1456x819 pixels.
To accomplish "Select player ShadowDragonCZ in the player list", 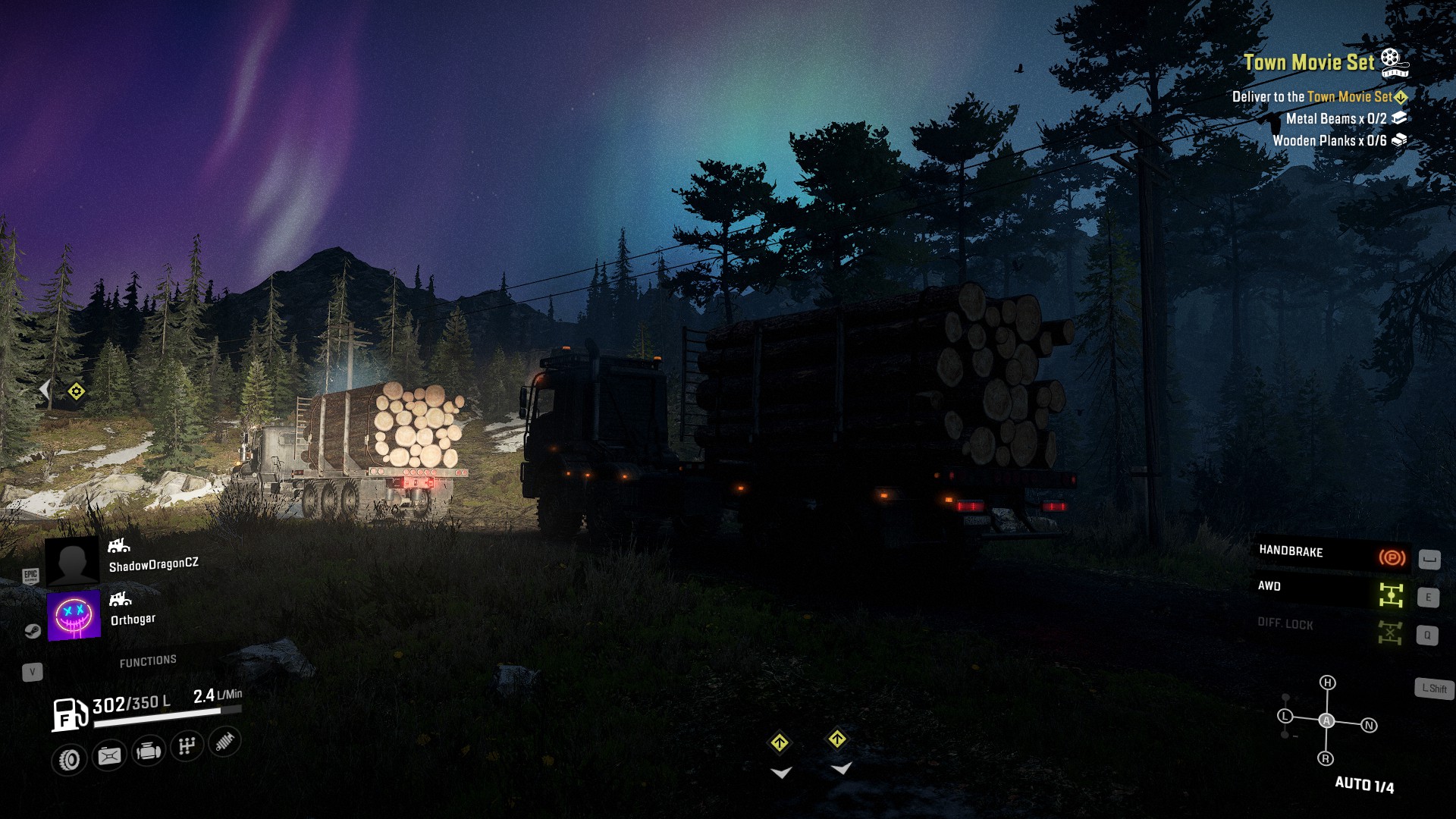I will (153, 564).
